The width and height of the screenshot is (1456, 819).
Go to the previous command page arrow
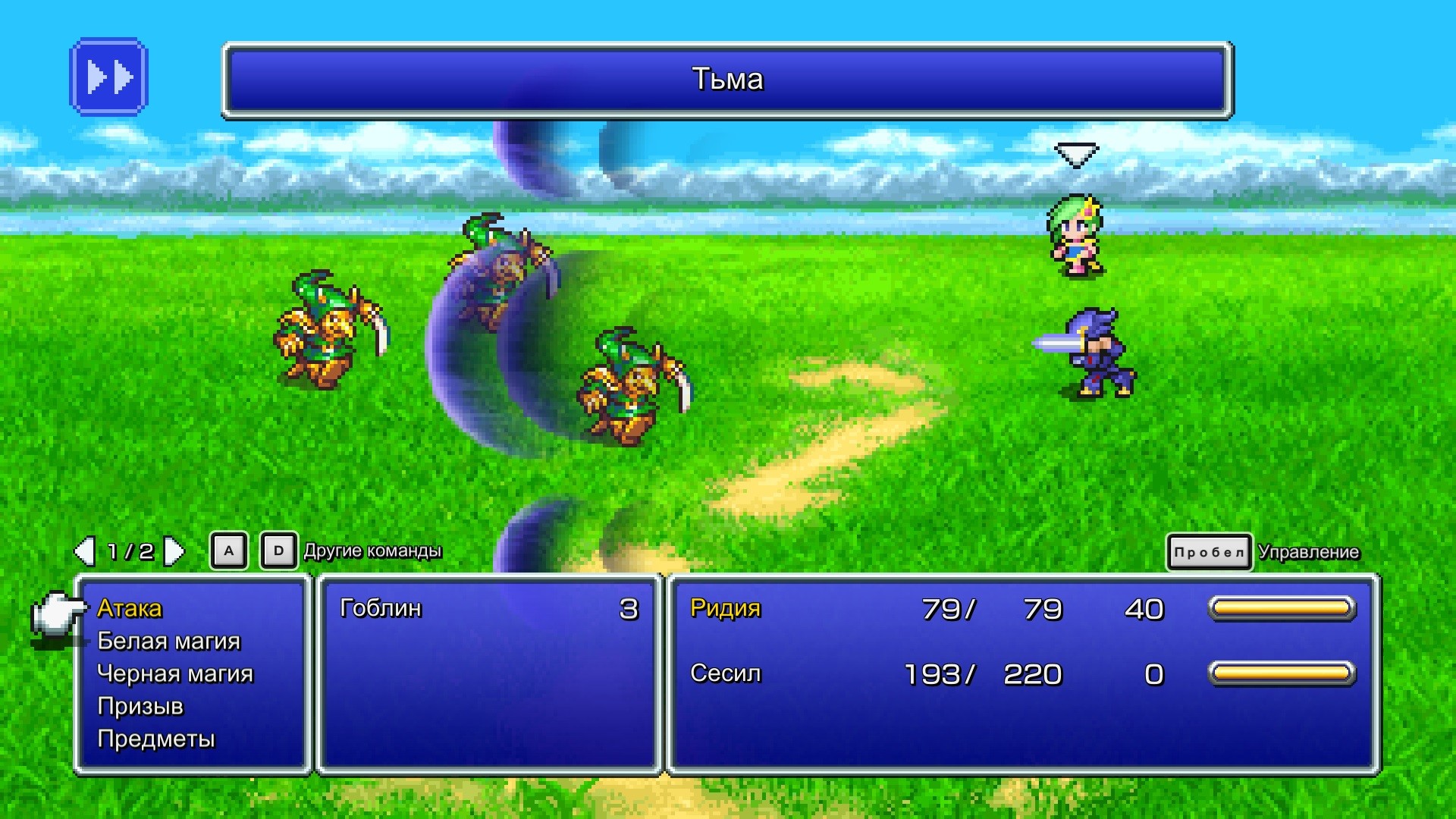(x=84, y=551)
